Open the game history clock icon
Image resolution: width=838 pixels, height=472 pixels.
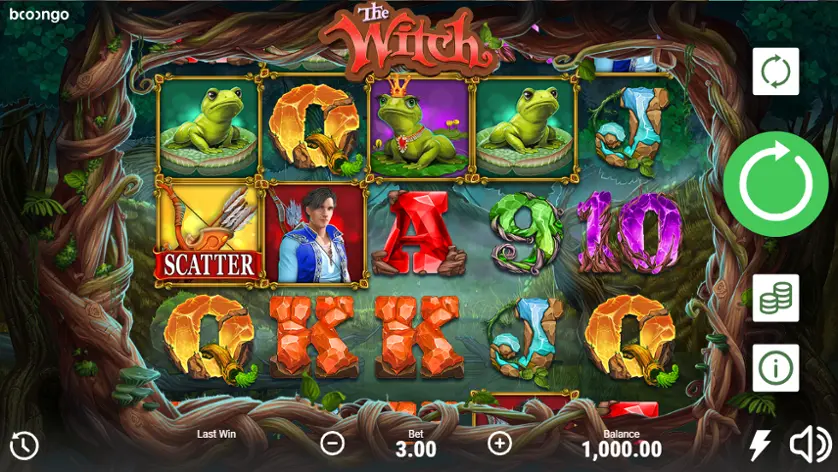point(24,445)
